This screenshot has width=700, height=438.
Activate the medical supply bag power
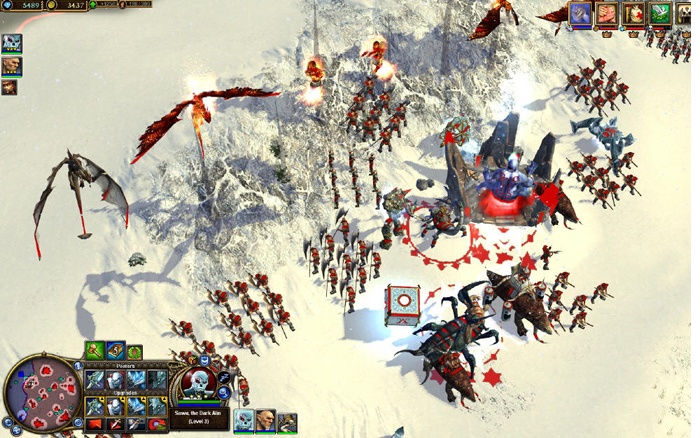click(632, 13)
